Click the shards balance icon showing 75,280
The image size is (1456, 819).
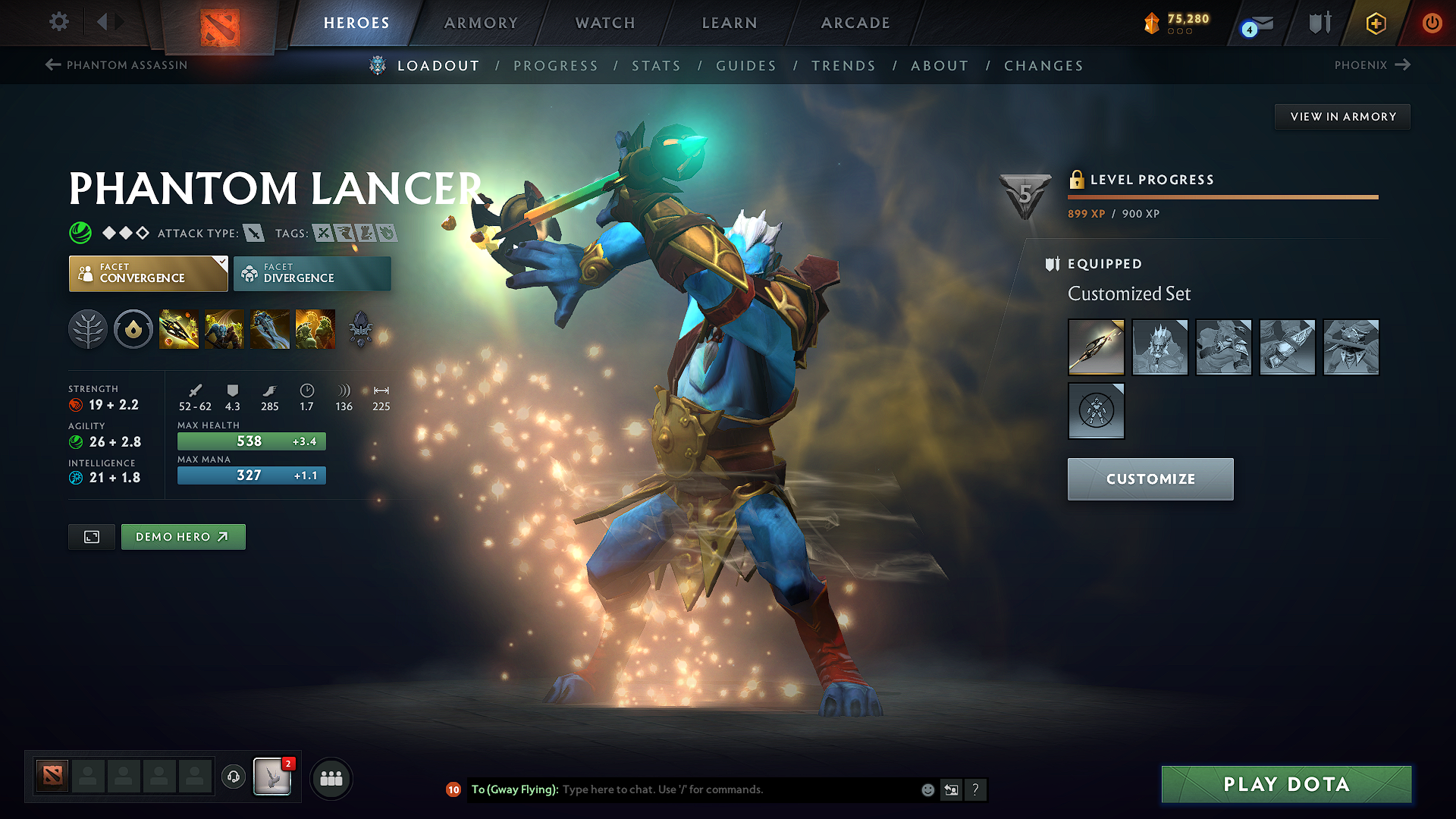tap(1152, 23)
